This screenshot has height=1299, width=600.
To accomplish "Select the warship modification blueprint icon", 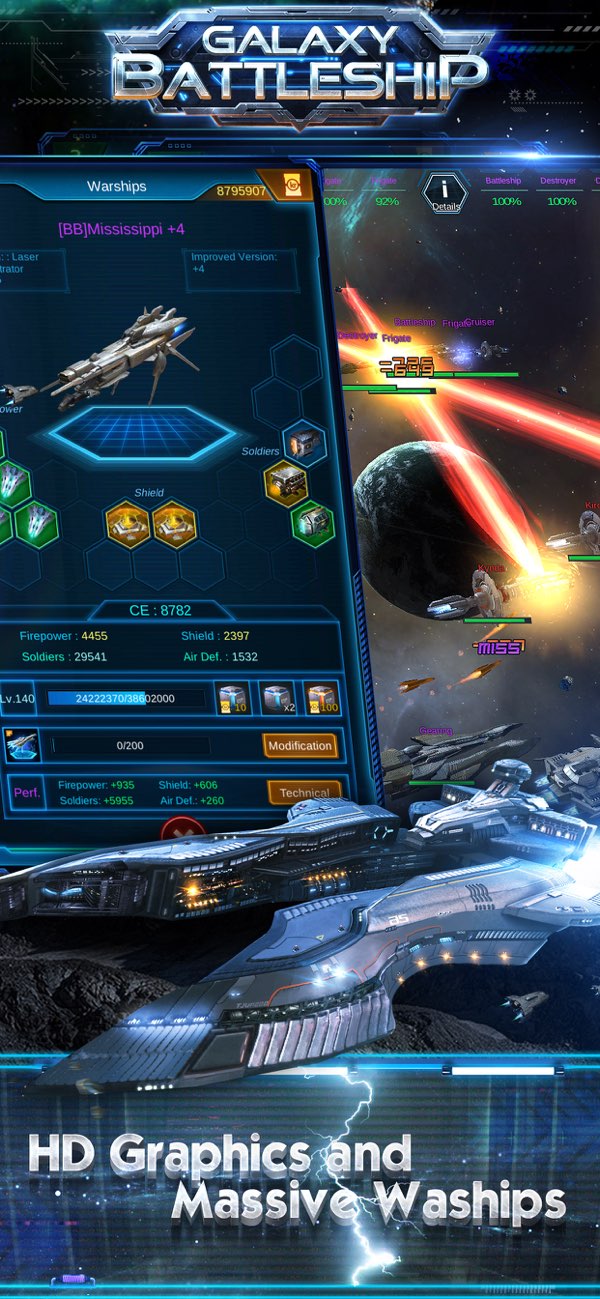I will (22, 745).
